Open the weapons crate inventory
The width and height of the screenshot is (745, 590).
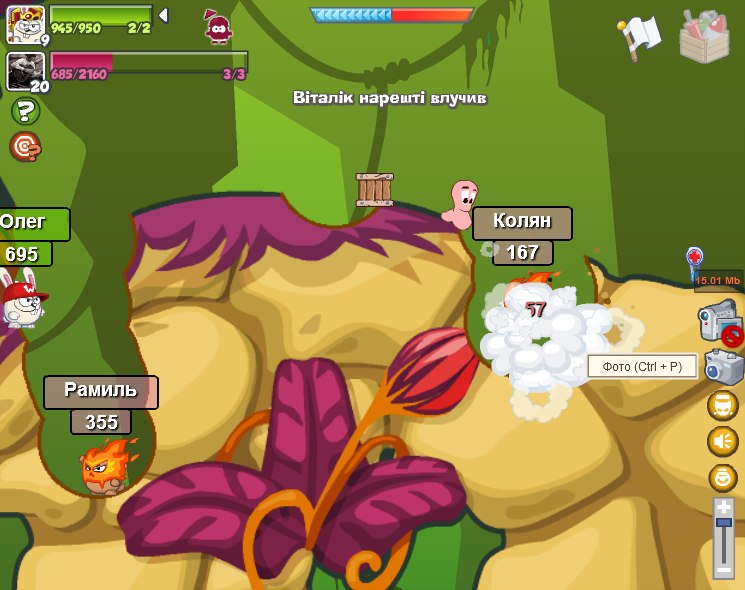click(704, 37)
